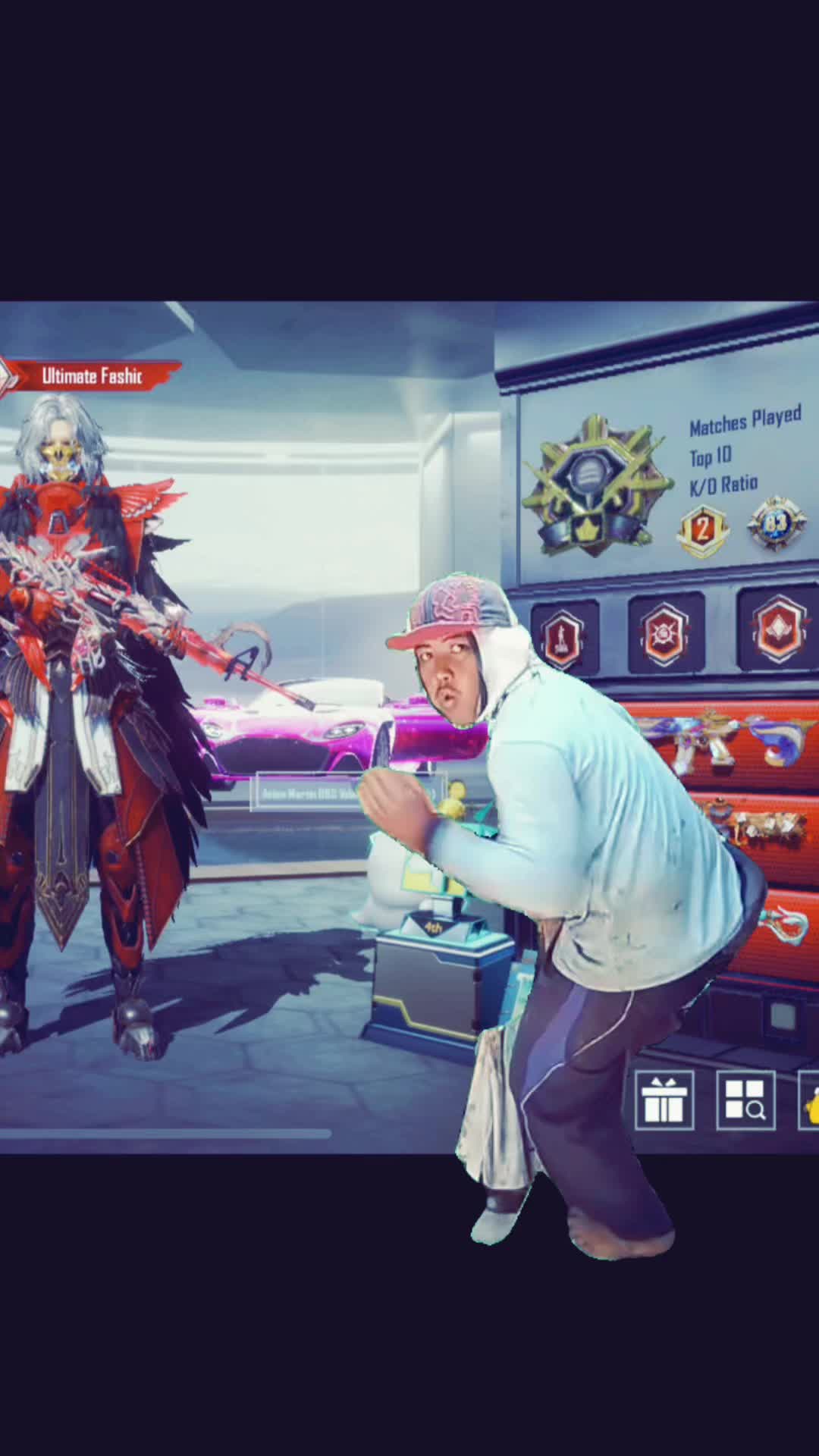Inspect the teal-white weapon skin showcase
The width and height of the screenshot is (819, 1456).
point(781,927)
